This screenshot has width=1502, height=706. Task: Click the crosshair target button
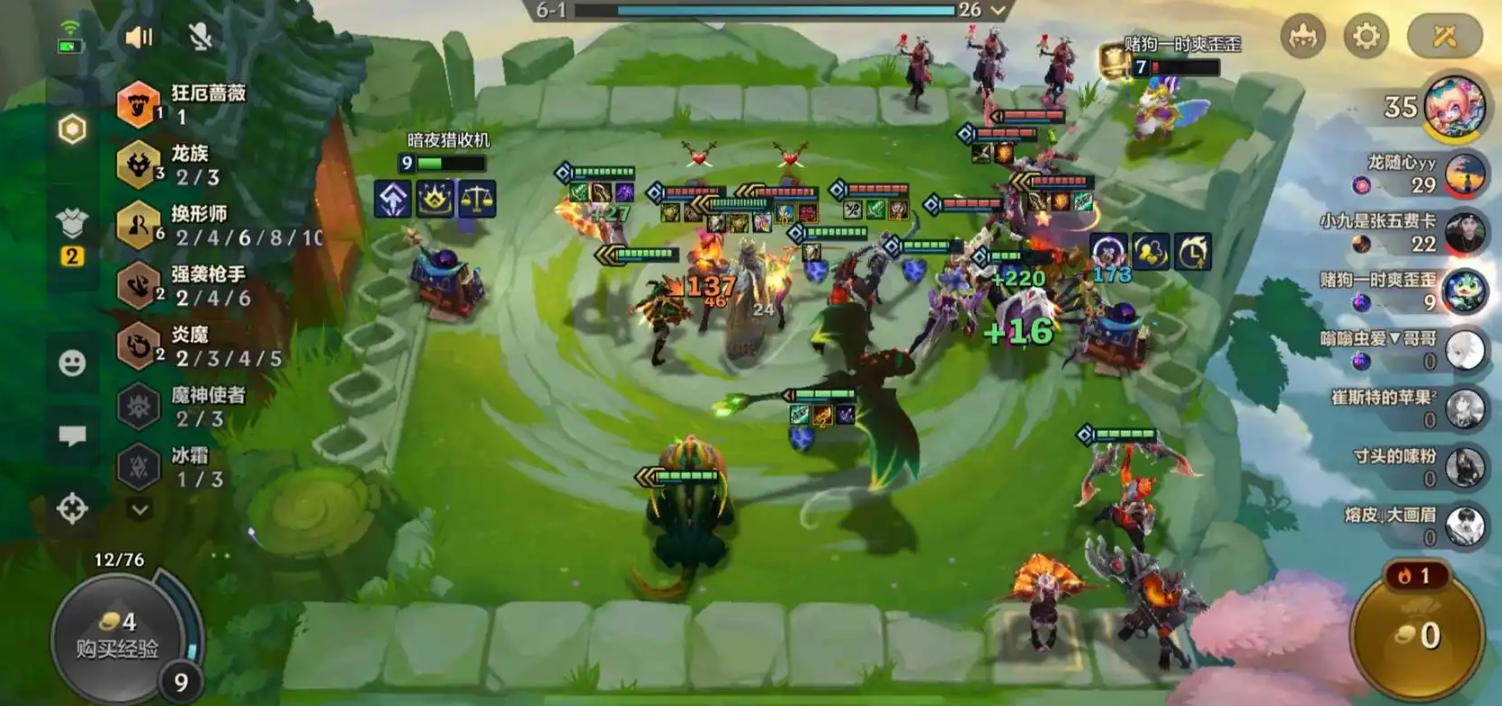(x=72, y=509)
